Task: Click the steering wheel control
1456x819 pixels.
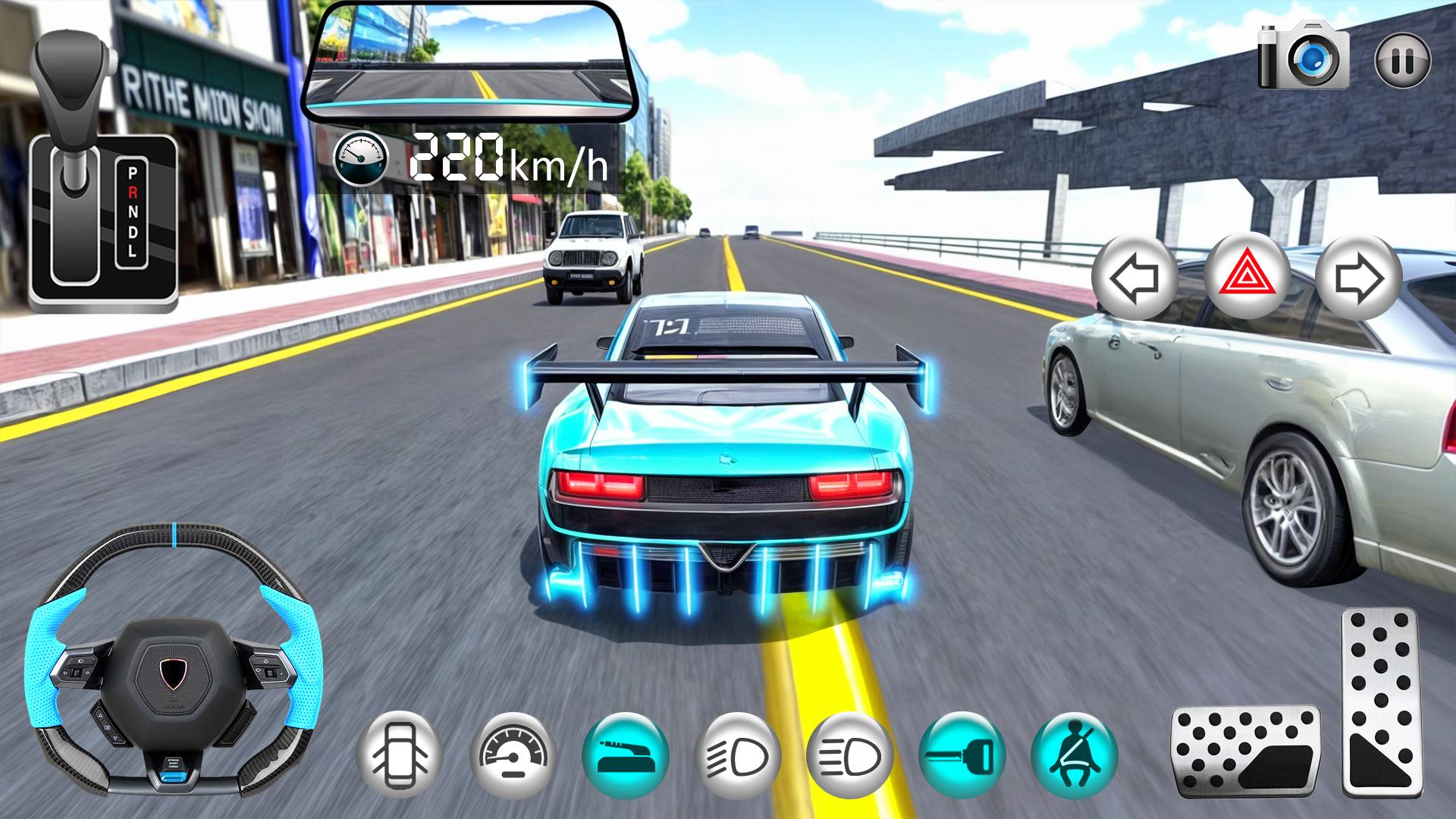Action: 174,666
